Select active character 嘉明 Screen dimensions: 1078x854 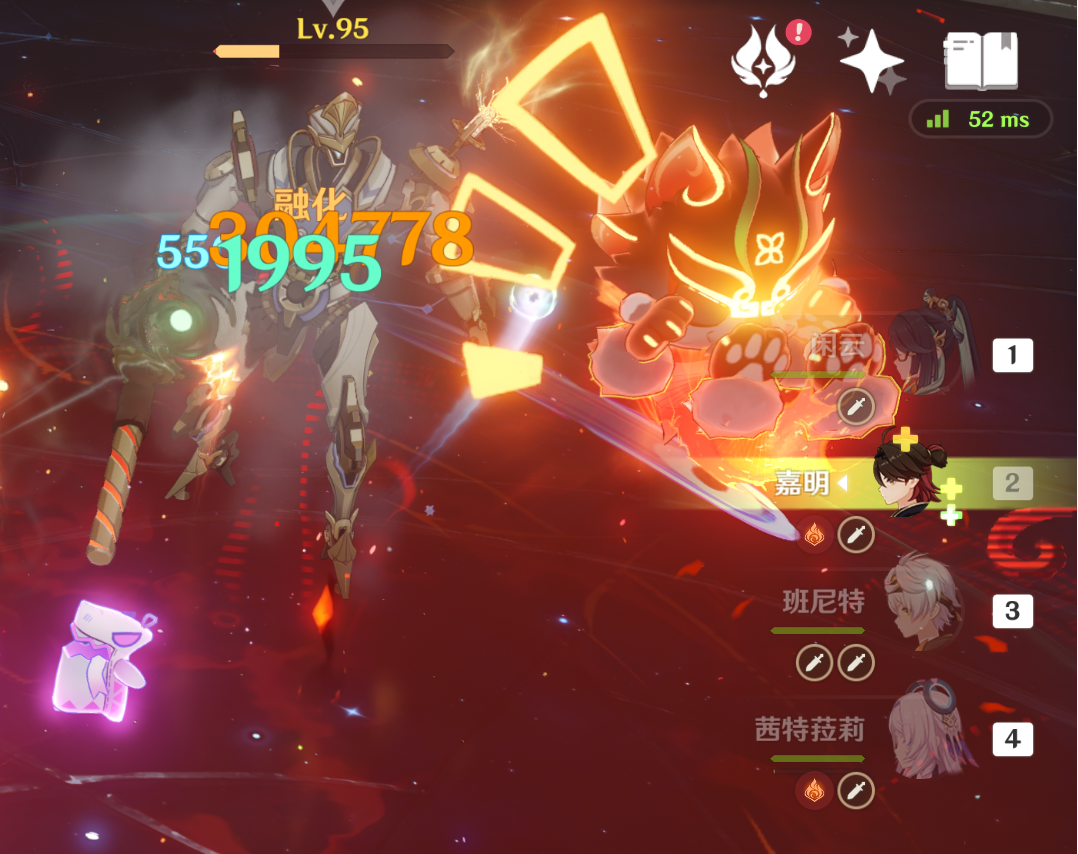pyautogui.click(x=906, y=483)
